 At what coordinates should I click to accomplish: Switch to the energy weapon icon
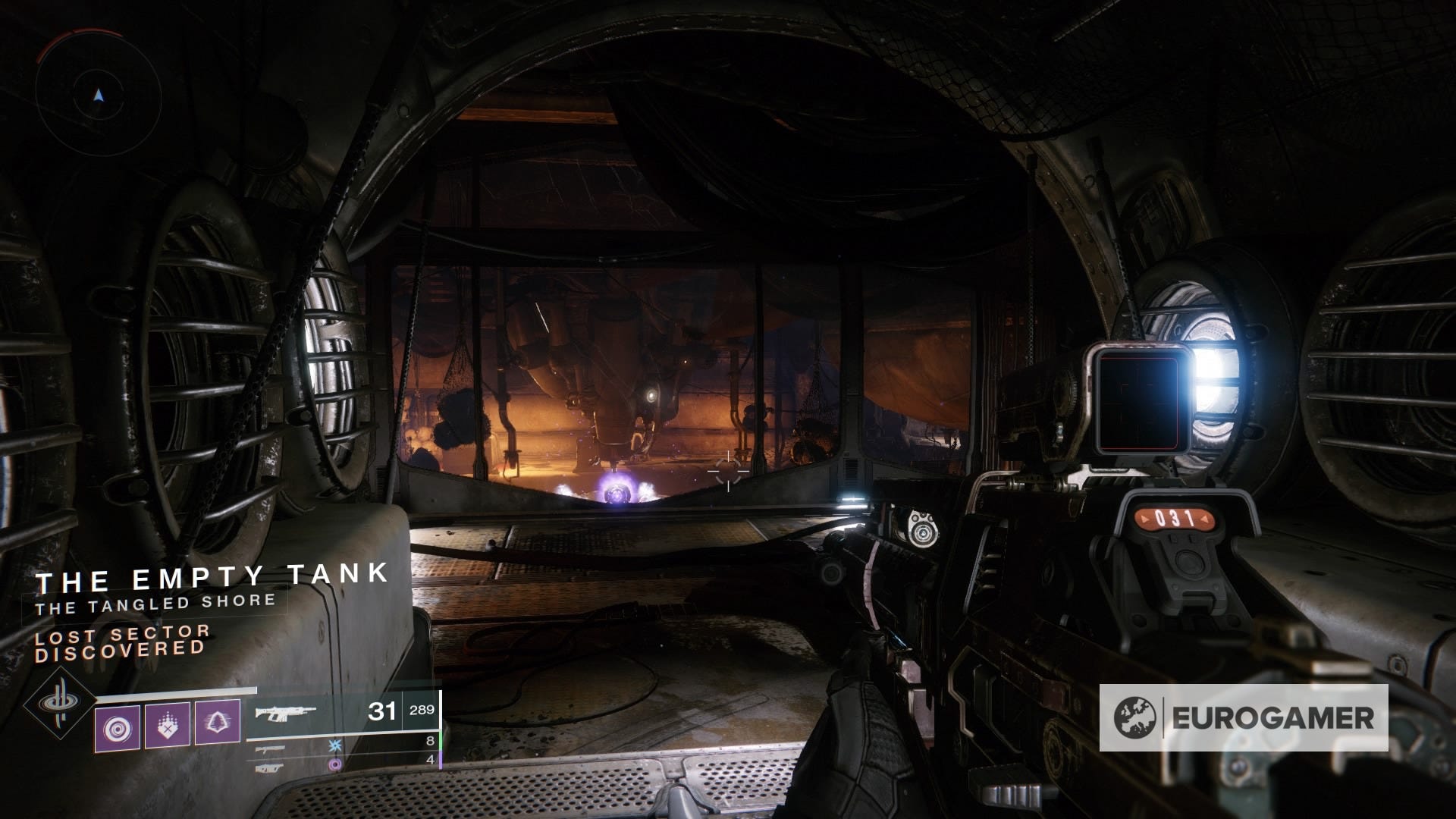coord(270,748)
